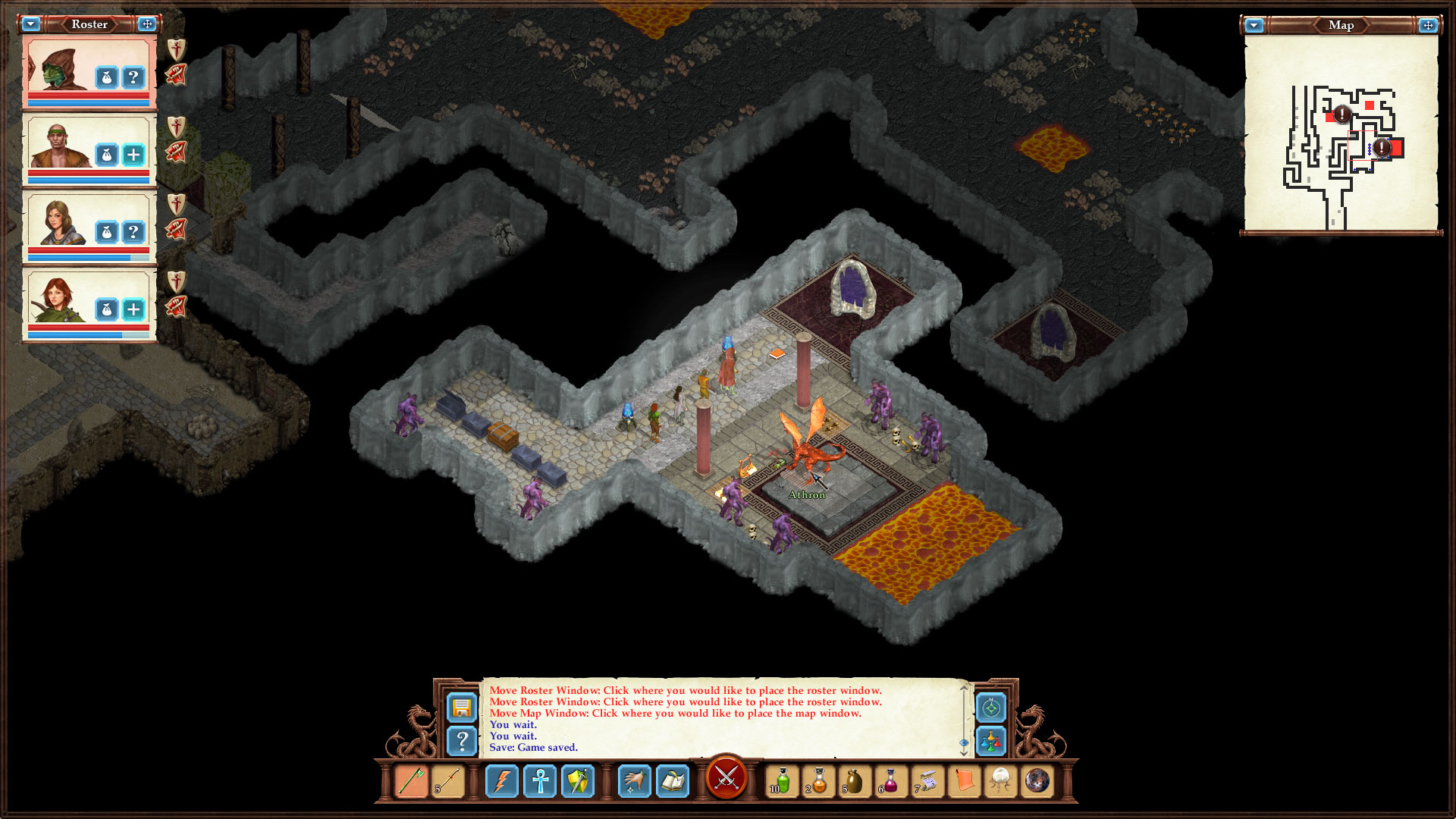Viewport: 1456px width, 819px height.
Task: Open the spellbook icon on the action bar
Action: (x=673, y=782)
